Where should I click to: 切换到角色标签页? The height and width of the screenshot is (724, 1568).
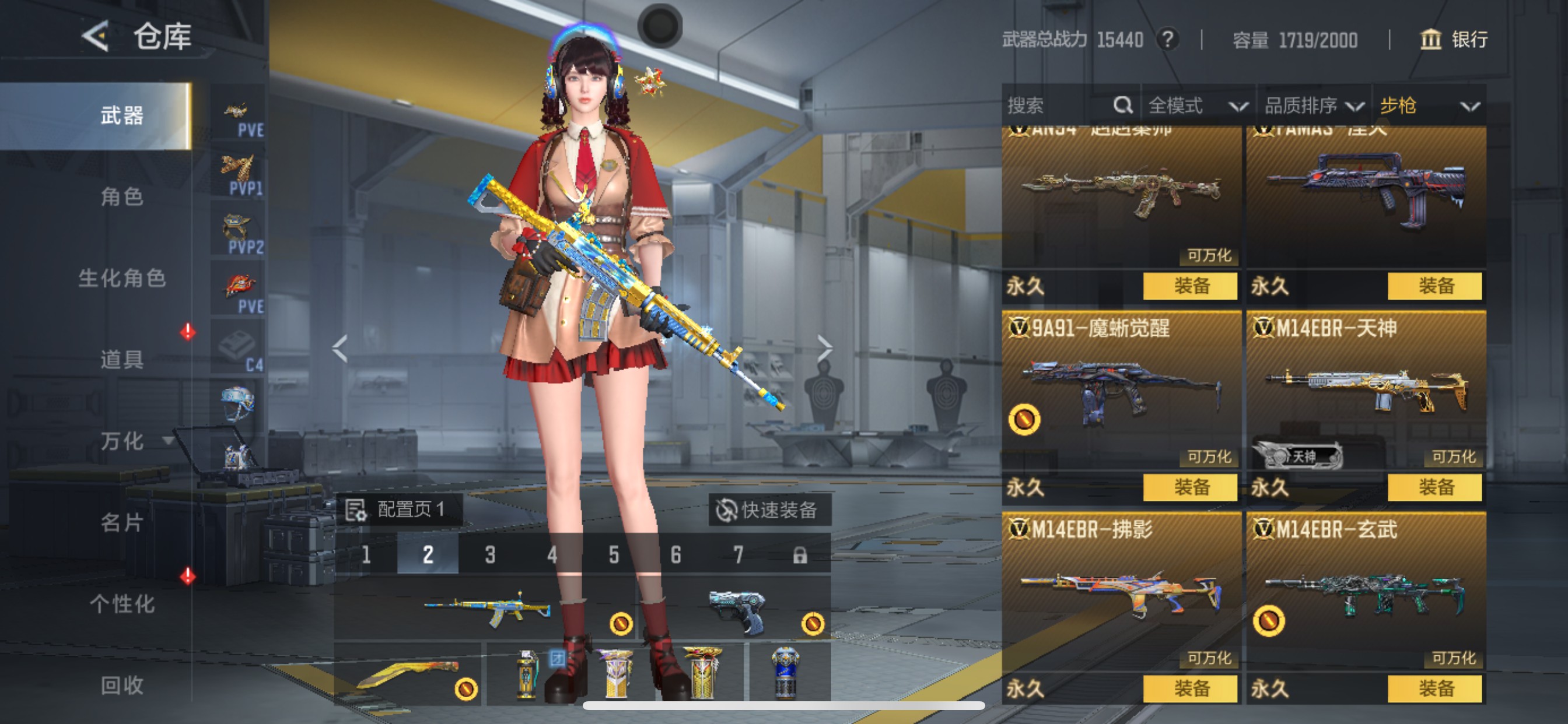[x=122, y=198]
